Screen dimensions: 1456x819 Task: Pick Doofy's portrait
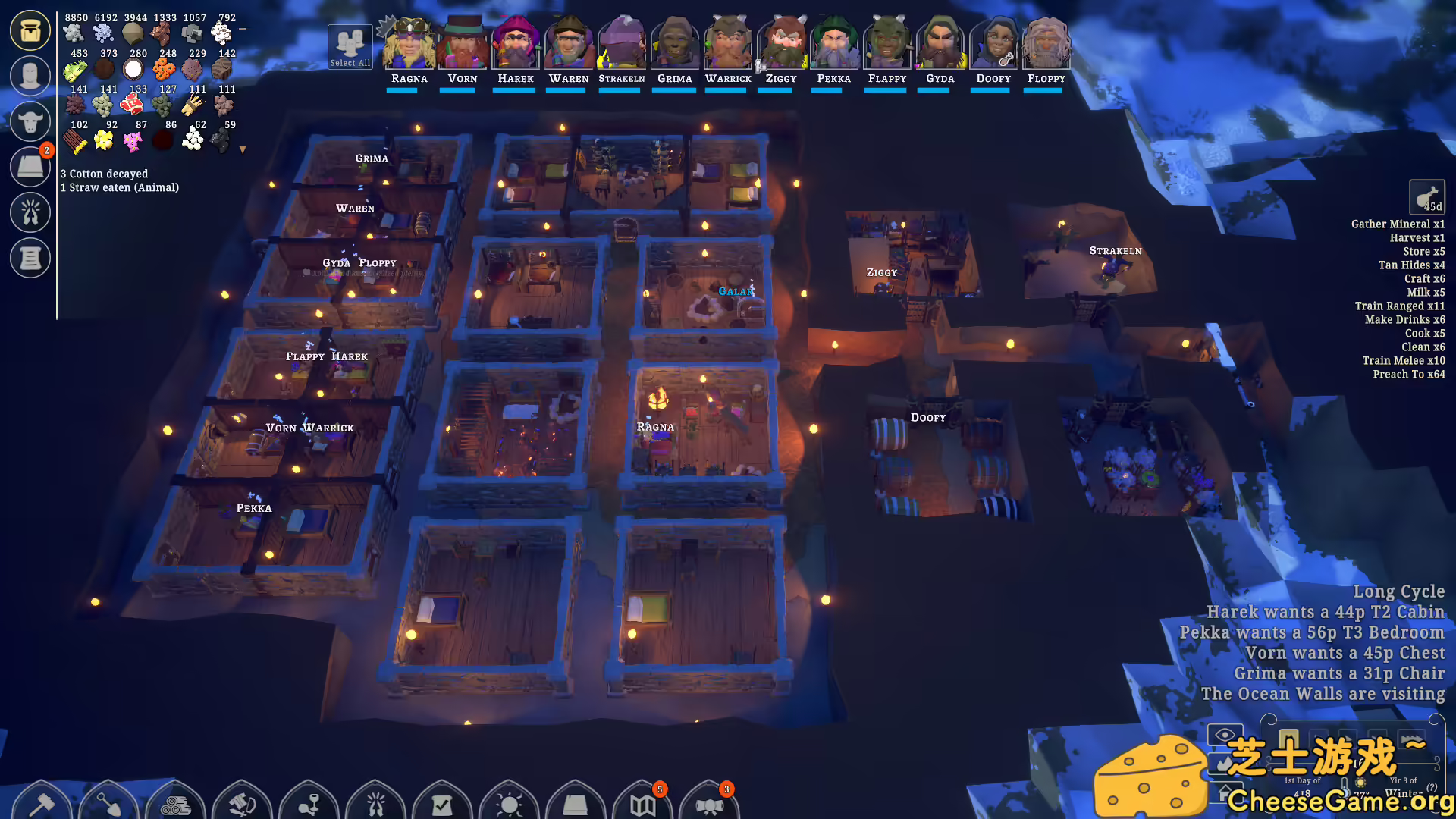(993, 44)
